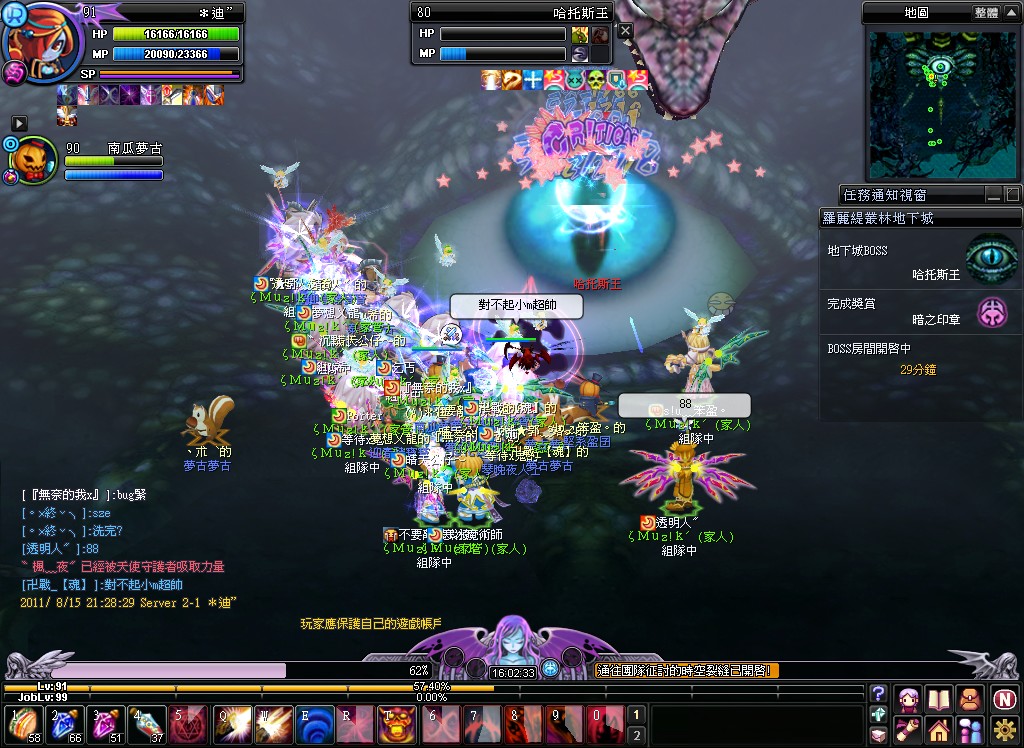Switch to hotbar page 2
Screen dimensions: 1024x748
pos(634,735)
